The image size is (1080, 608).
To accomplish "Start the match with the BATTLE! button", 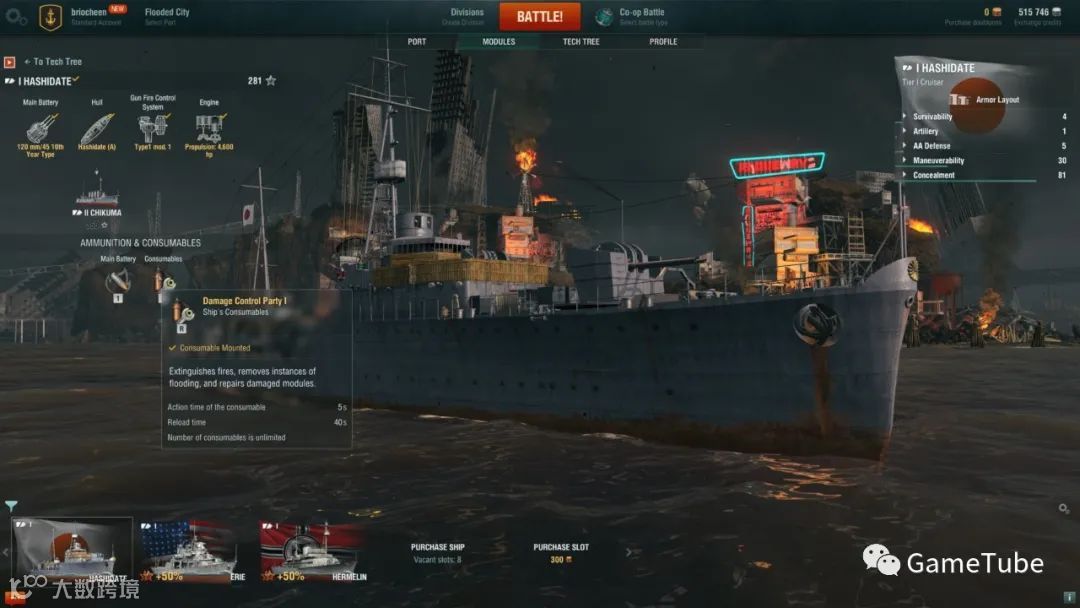I will pyautogui.click(x=539, y=17).
